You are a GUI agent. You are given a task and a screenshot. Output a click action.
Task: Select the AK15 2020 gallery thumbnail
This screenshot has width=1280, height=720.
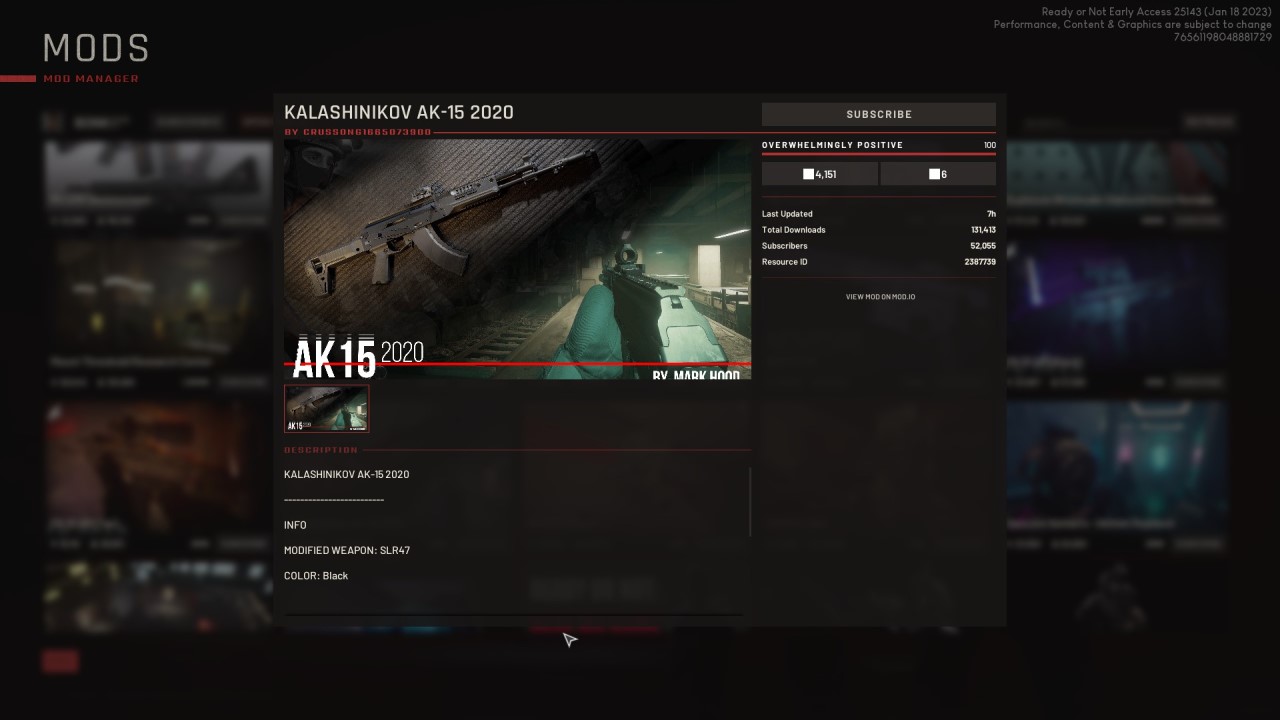coord(326,408)
